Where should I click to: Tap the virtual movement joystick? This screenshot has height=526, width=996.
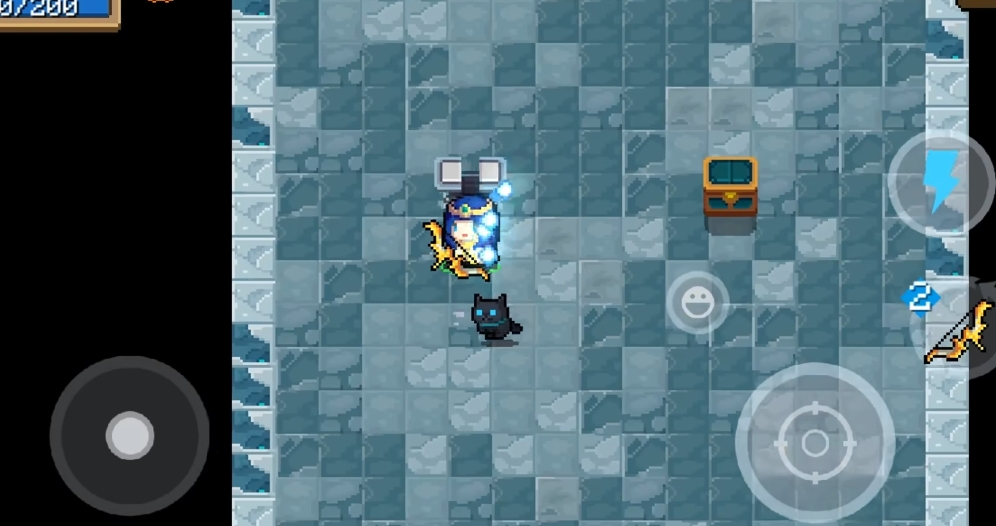[x=130, y=436]
